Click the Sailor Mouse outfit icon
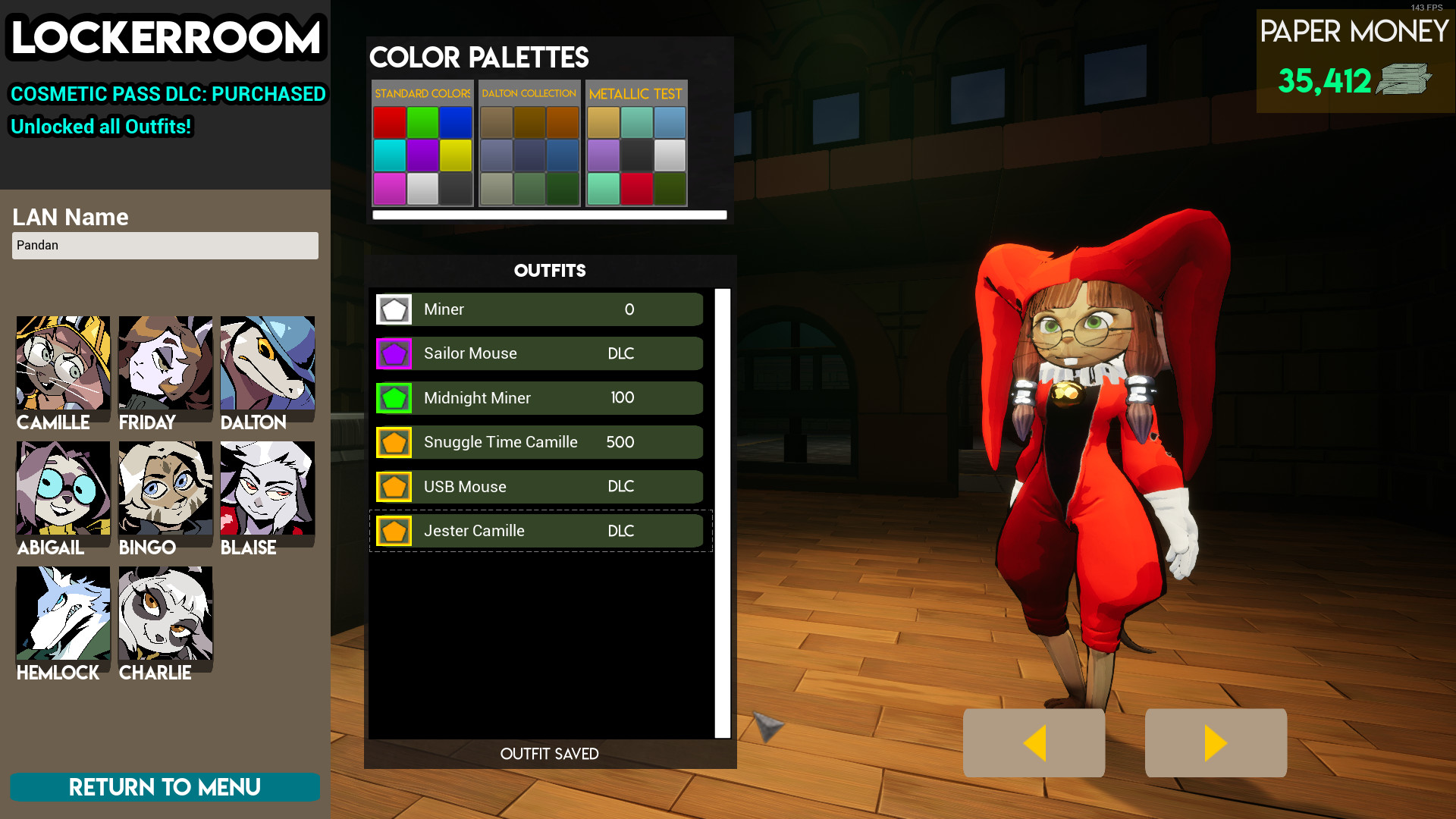1456x819 pixels. coord(394,353)
